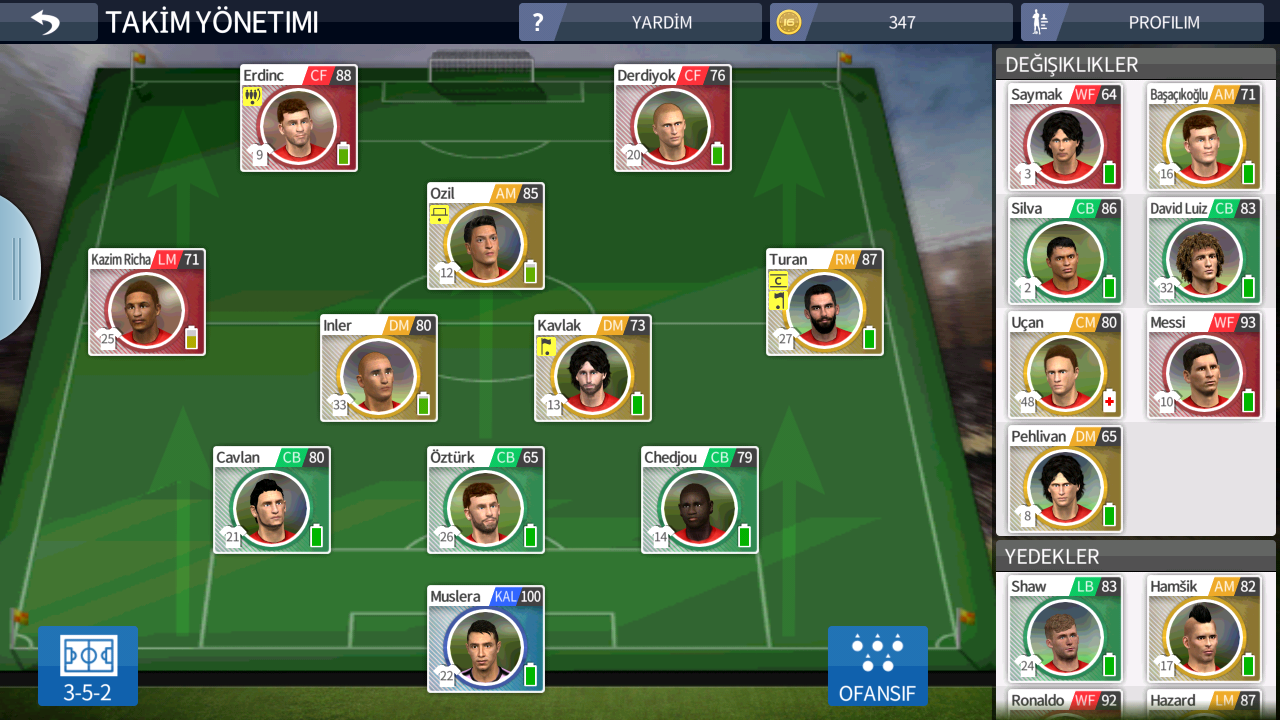Select Turan's right midfielder card
The image size is (1280, 720).
tap(825, 302)
